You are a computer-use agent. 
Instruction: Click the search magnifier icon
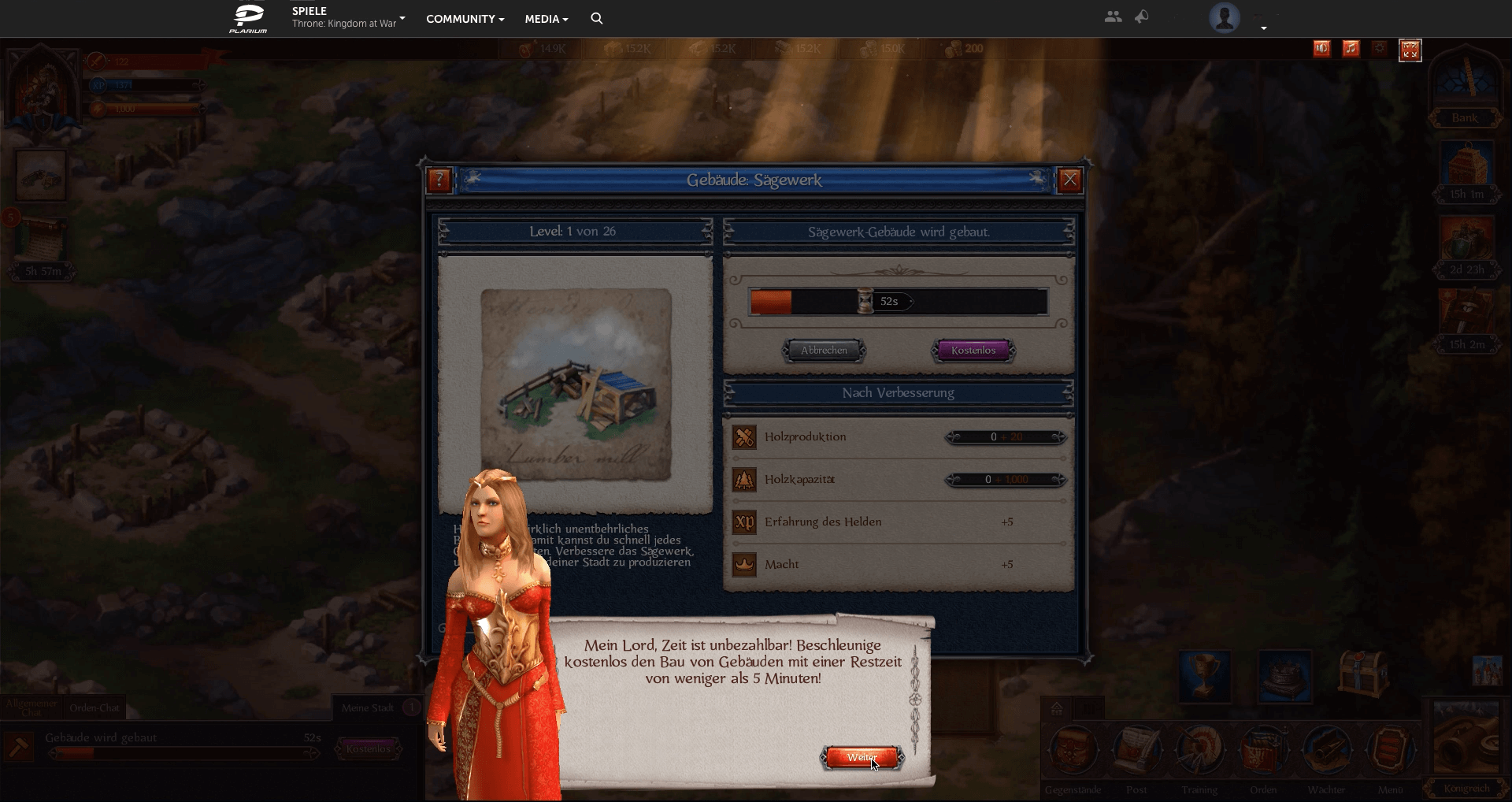click(597, 18)
